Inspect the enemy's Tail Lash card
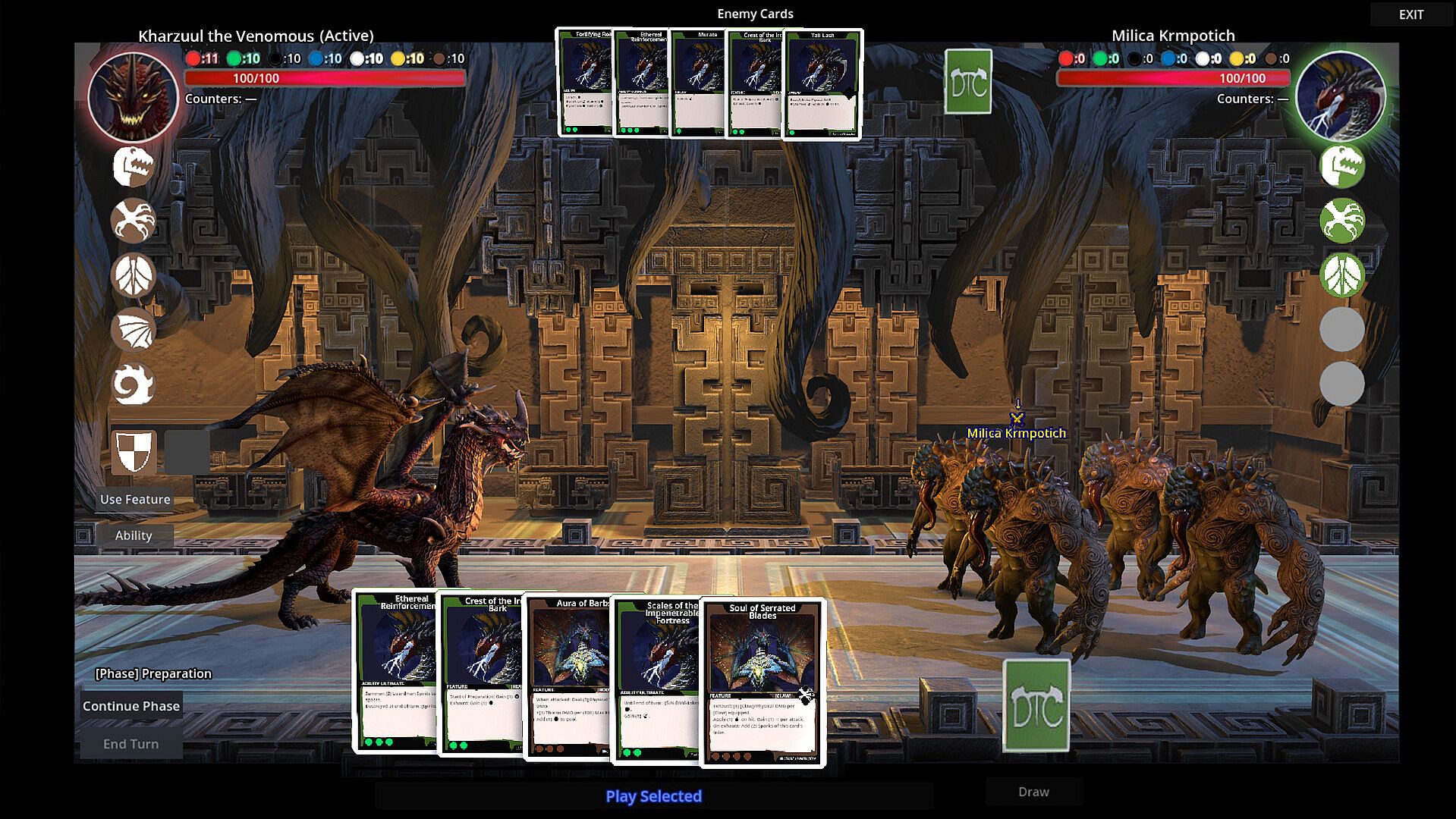Image resolution: width=1456 pixels, height=819 pixels. (x=823, y=83)
